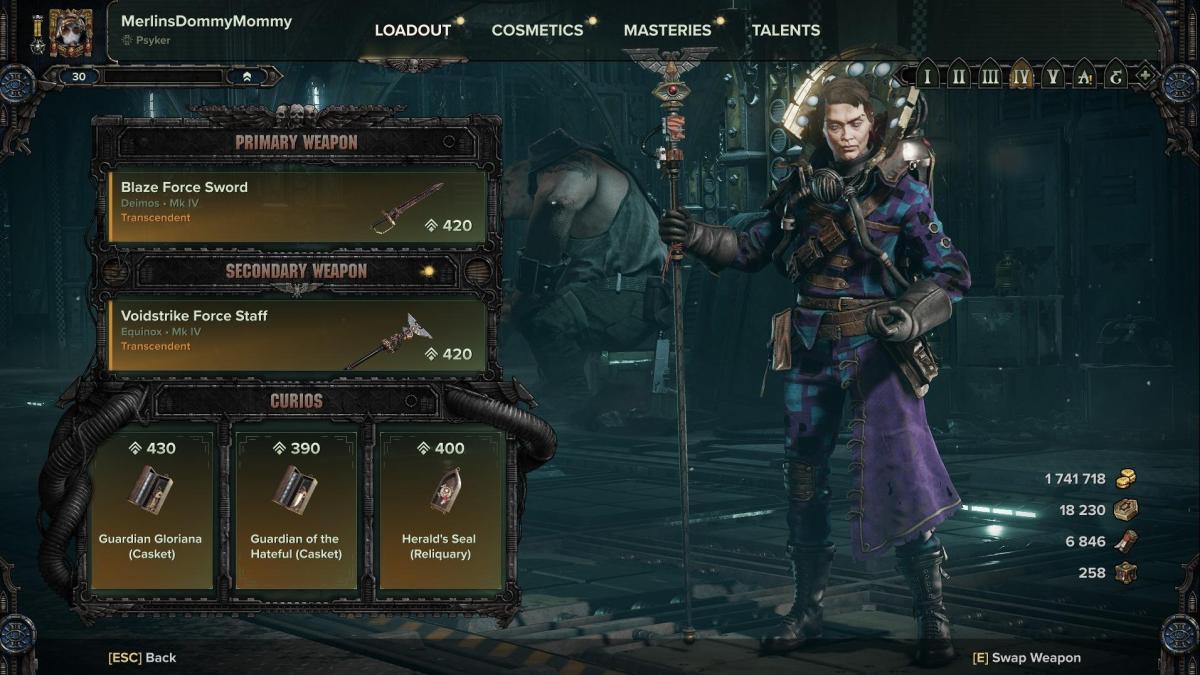Open the Masteries tab

click(x=667, y=30)
